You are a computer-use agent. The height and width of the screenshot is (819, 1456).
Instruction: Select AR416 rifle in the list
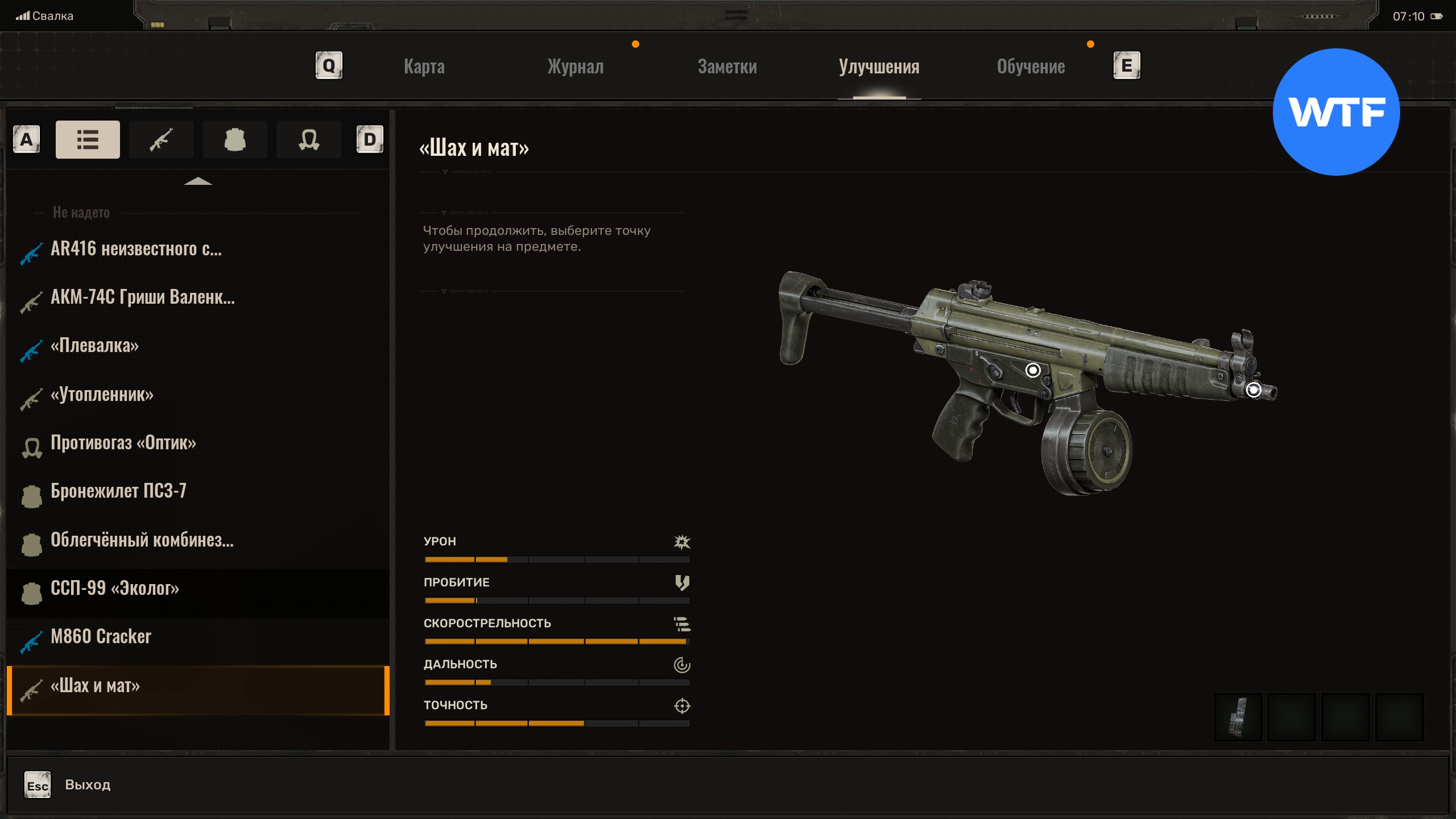[x=136, y=249]
